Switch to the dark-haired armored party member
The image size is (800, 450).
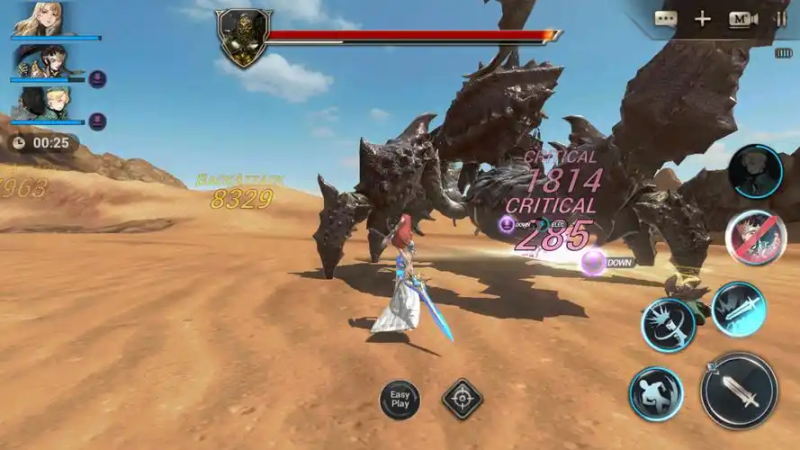(x=42, y=62)
